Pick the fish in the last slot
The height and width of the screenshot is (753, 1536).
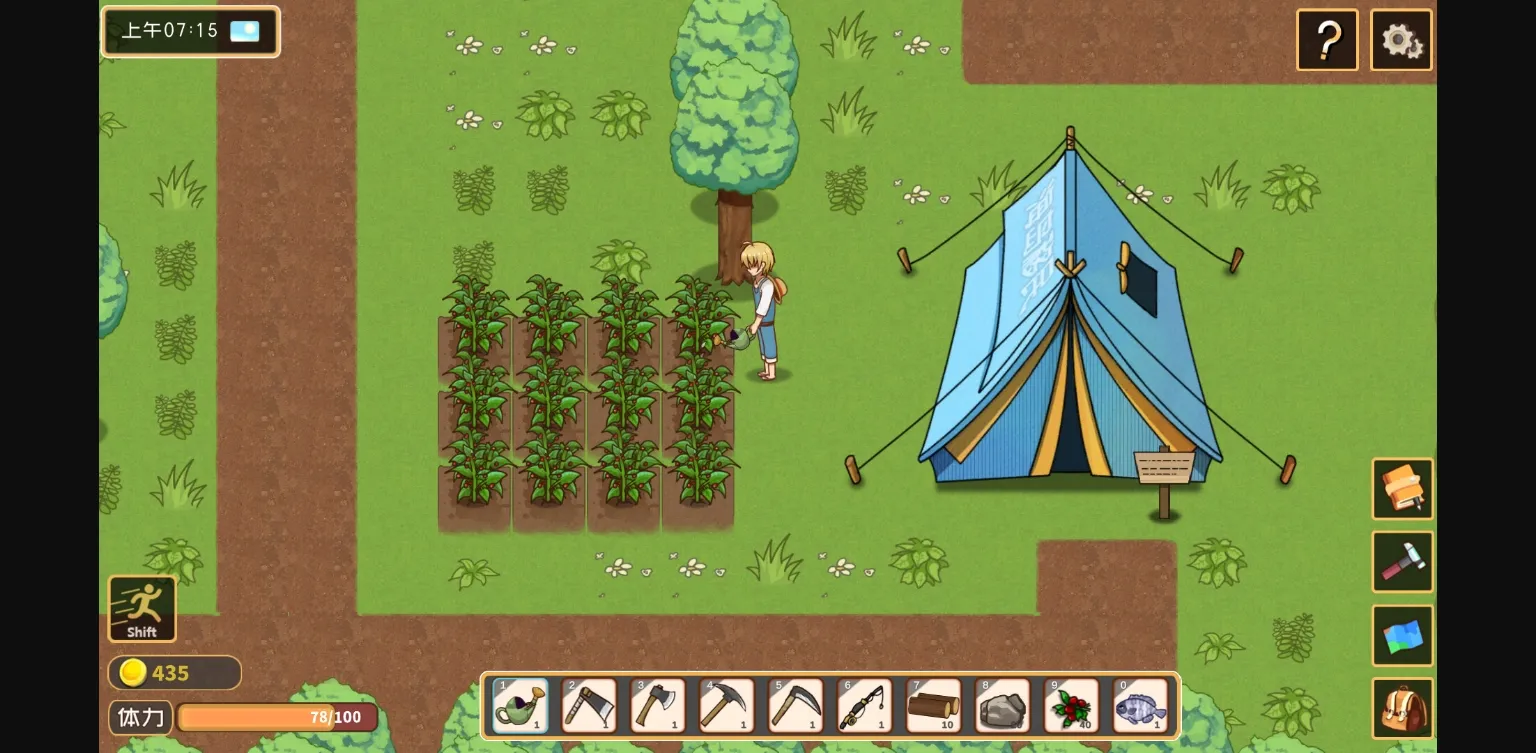1141,706
